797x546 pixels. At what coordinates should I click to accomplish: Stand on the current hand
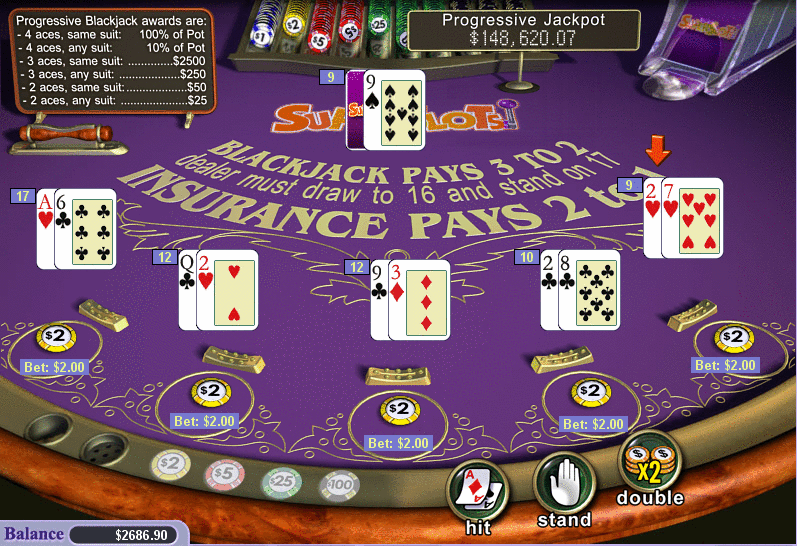(x=564, y=484)
